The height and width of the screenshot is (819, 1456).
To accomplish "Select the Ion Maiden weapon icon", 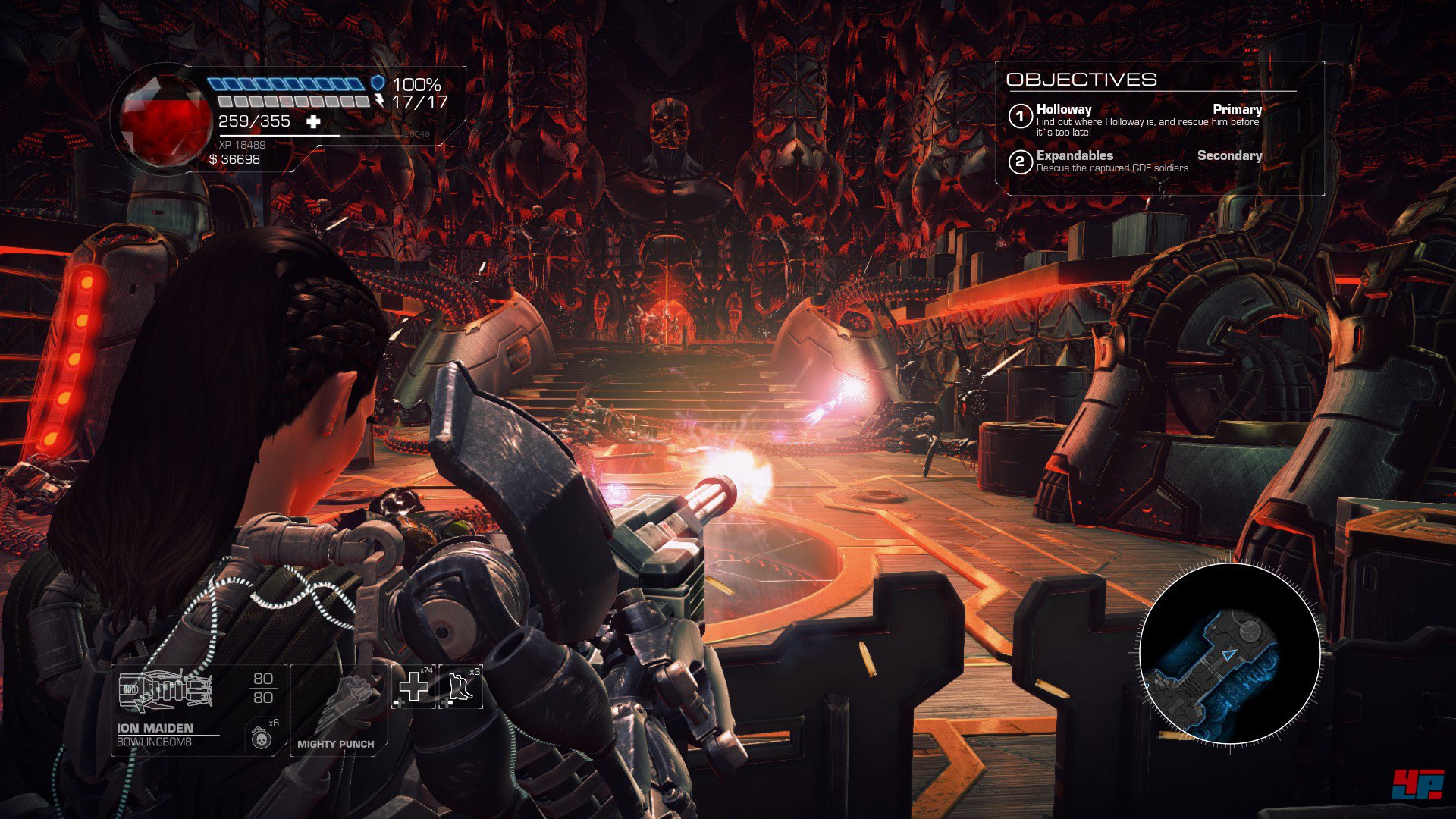I will click(x=165, y=692).
